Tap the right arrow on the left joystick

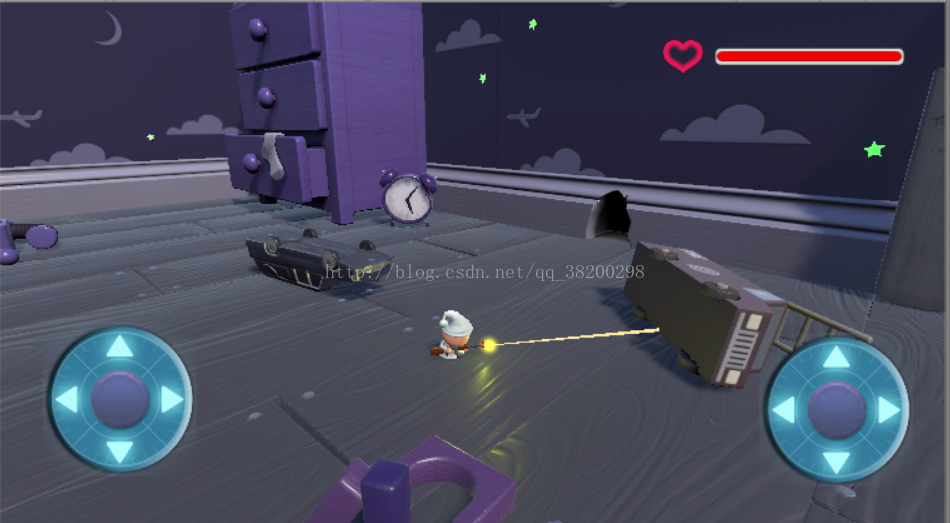point(172,400)
